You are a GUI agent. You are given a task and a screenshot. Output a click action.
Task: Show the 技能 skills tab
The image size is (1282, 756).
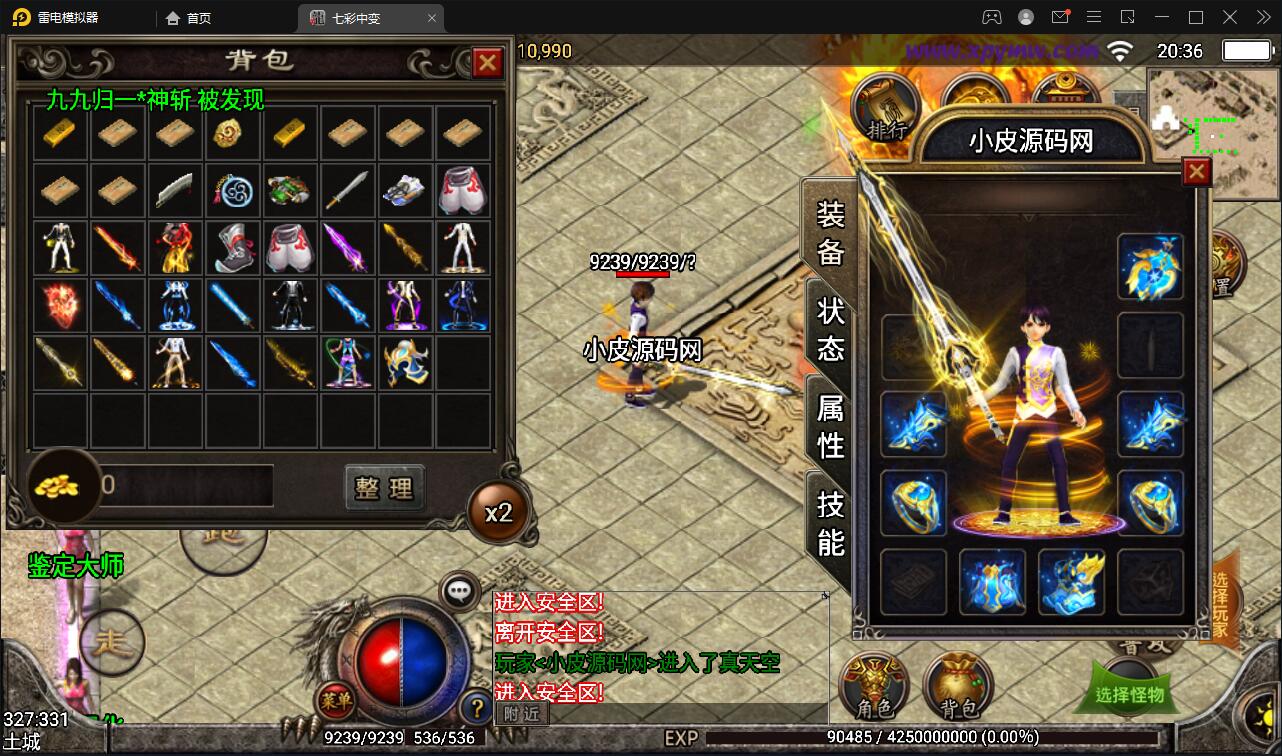(831, 522)
